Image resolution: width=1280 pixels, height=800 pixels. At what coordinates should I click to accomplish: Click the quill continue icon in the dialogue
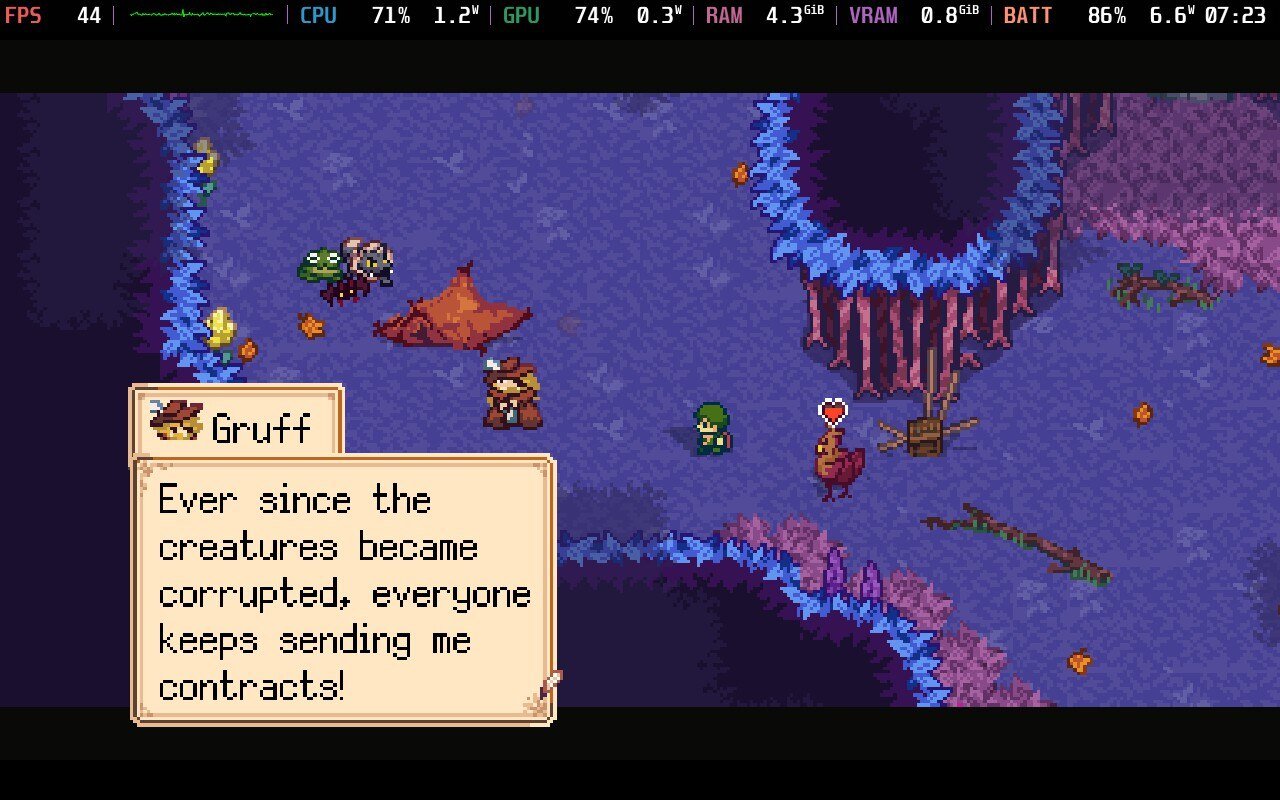click(x=549, y=687)
